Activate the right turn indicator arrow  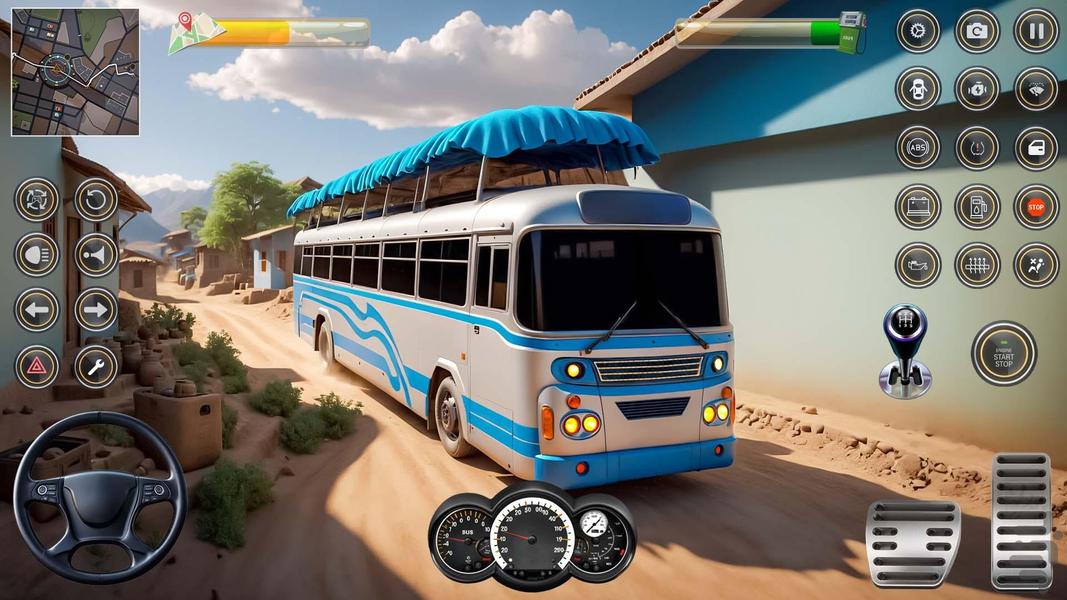coord(96,310)
